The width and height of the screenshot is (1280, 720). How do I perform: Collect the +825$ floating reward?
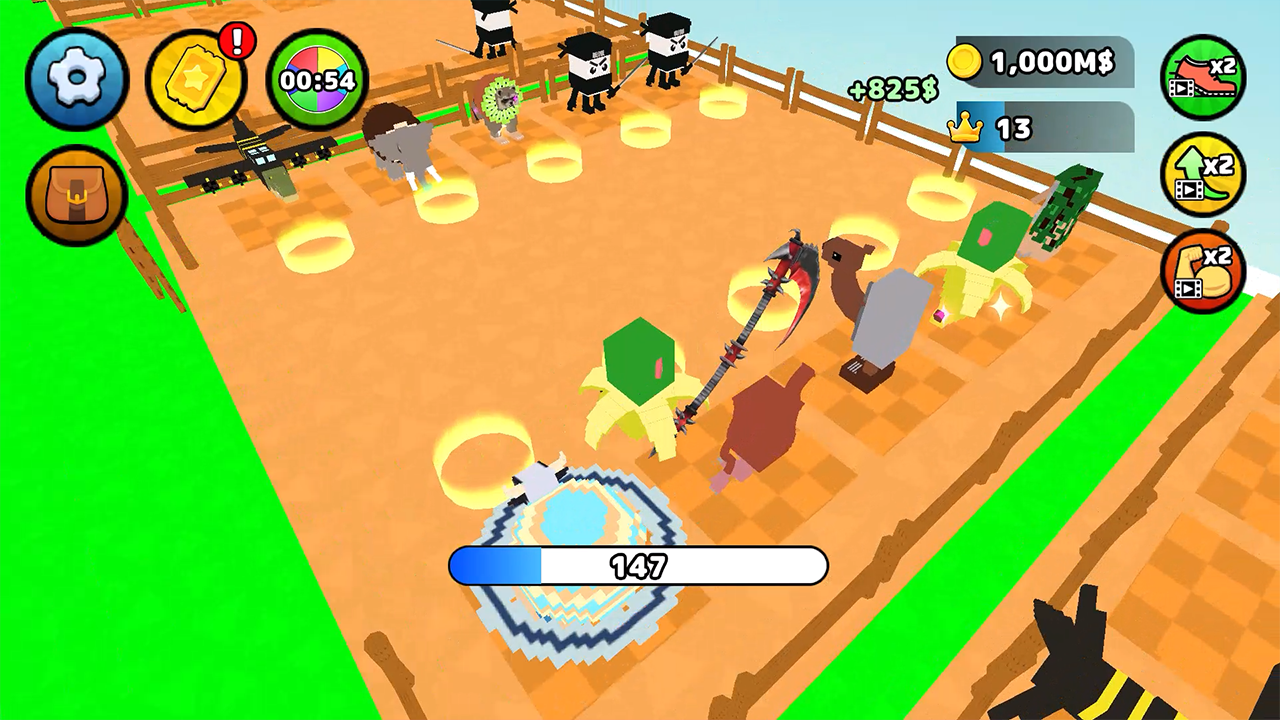coord(895,90)
